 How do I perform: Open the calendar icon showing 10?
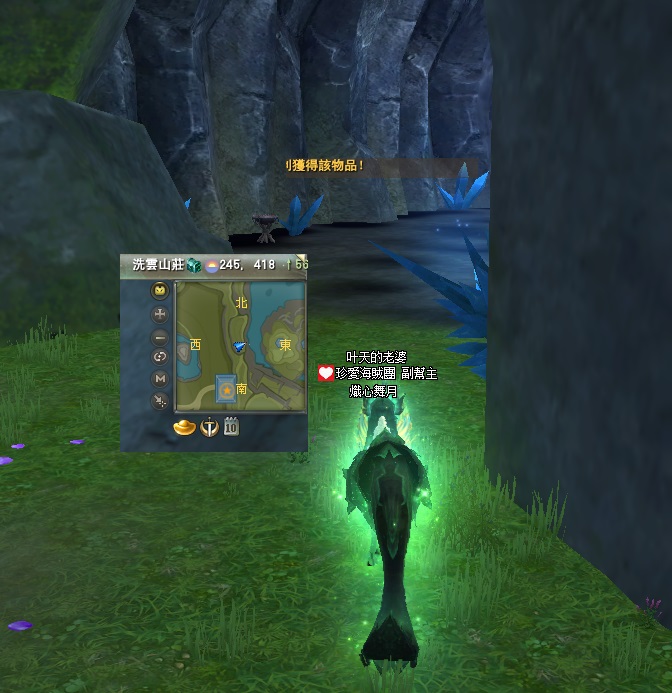click(x=230, y=427)
